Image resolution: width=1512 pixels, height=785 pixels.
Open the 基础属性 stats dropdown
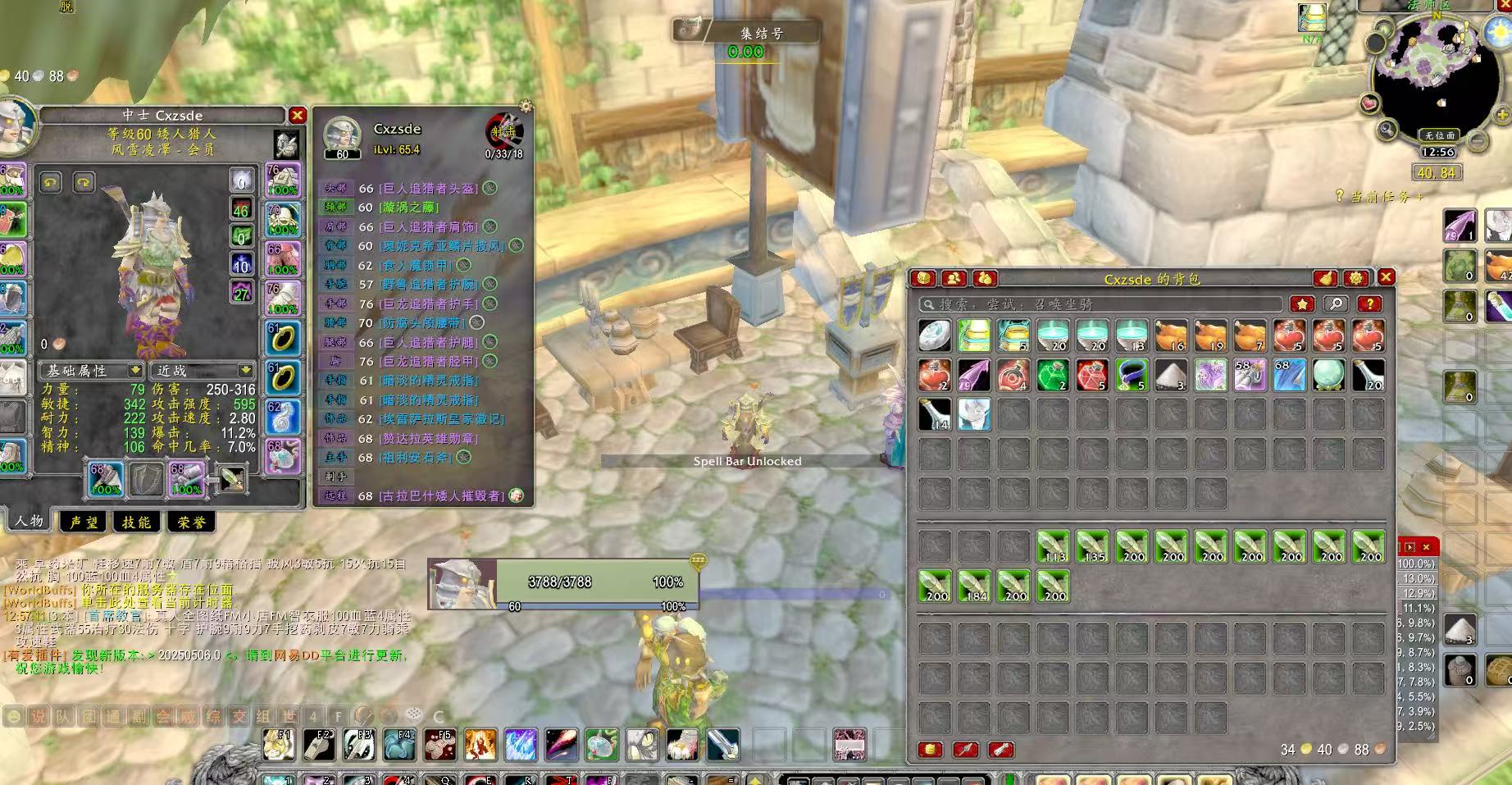[93, 371]
